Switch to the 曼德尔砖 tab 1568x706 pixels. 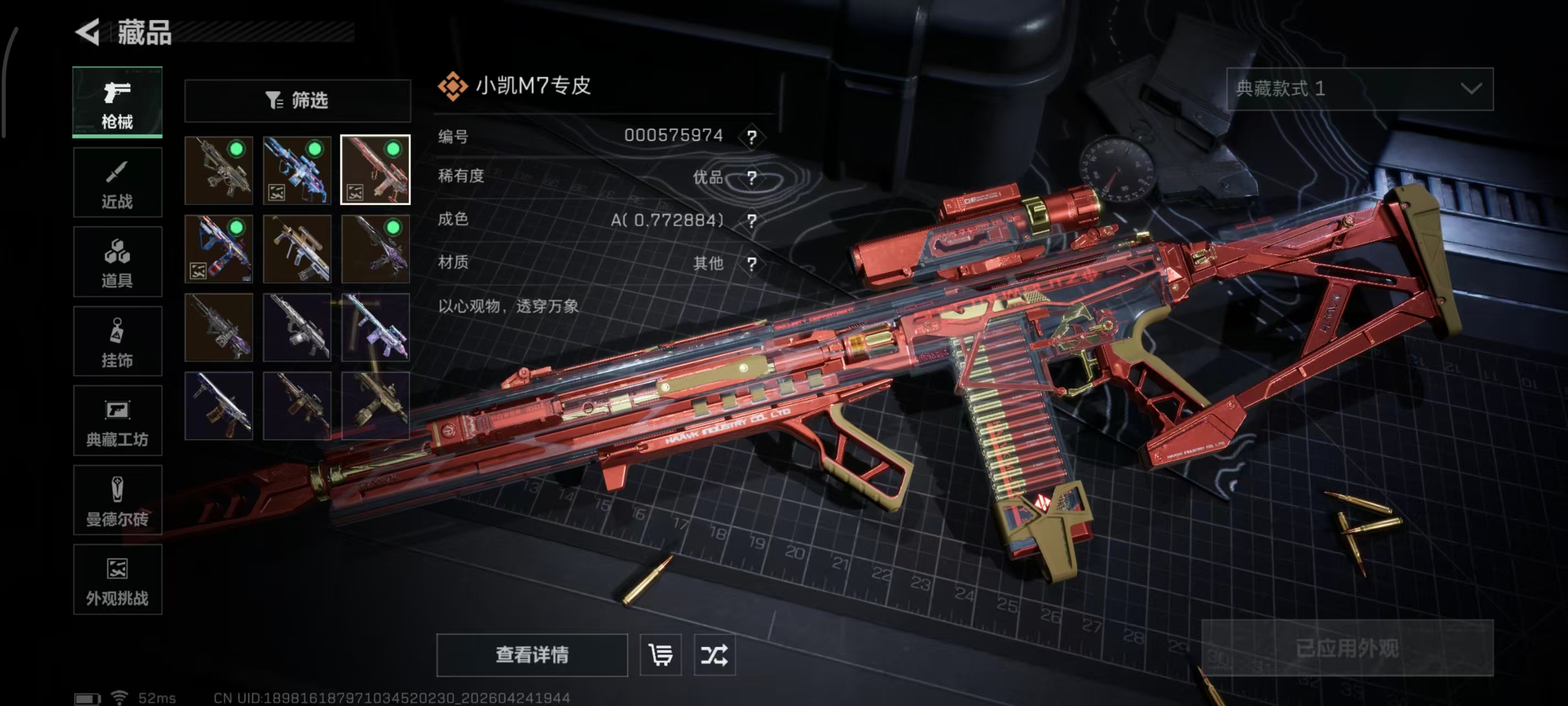pos(117,501)
